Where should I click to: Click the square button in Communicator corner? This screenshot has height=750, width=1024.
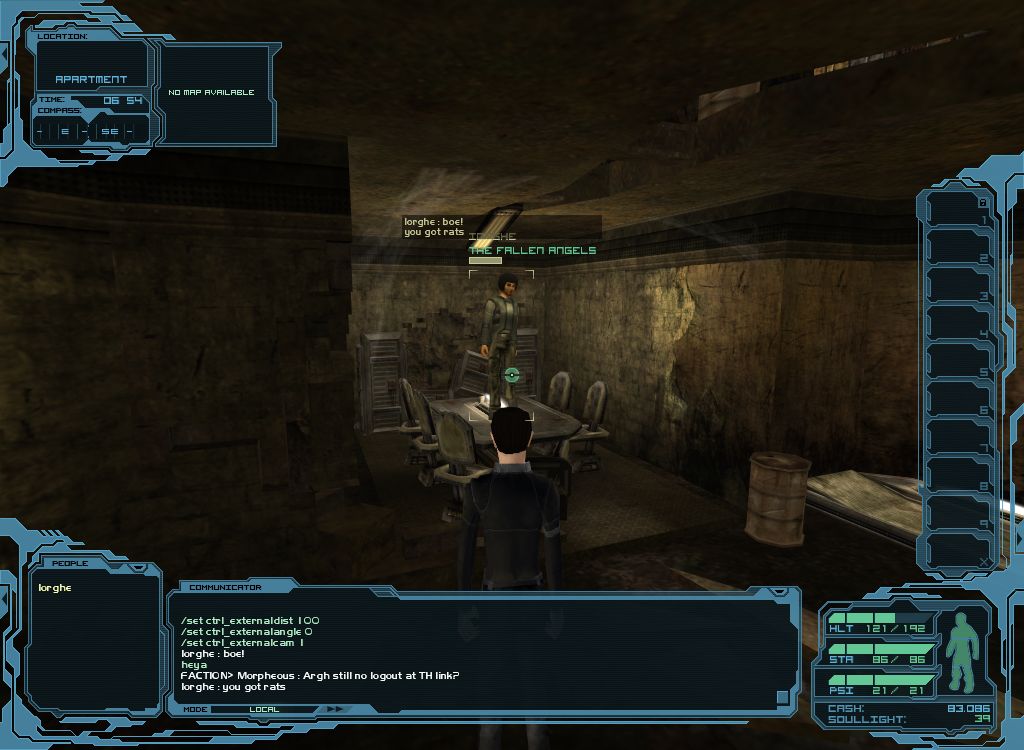click(x=782, y=696)
